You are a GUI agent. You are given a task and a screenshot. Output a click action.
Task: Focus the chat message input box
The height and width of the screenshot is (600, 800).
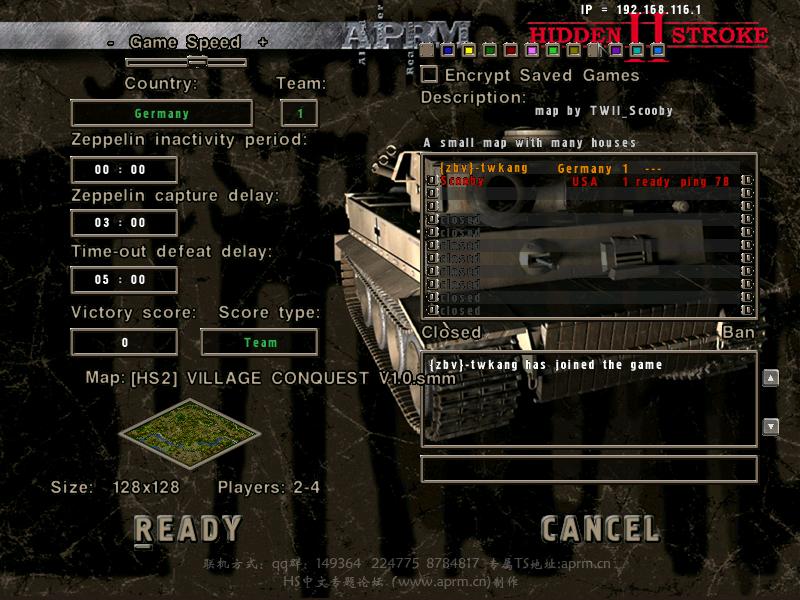click(x=588, y=469)
